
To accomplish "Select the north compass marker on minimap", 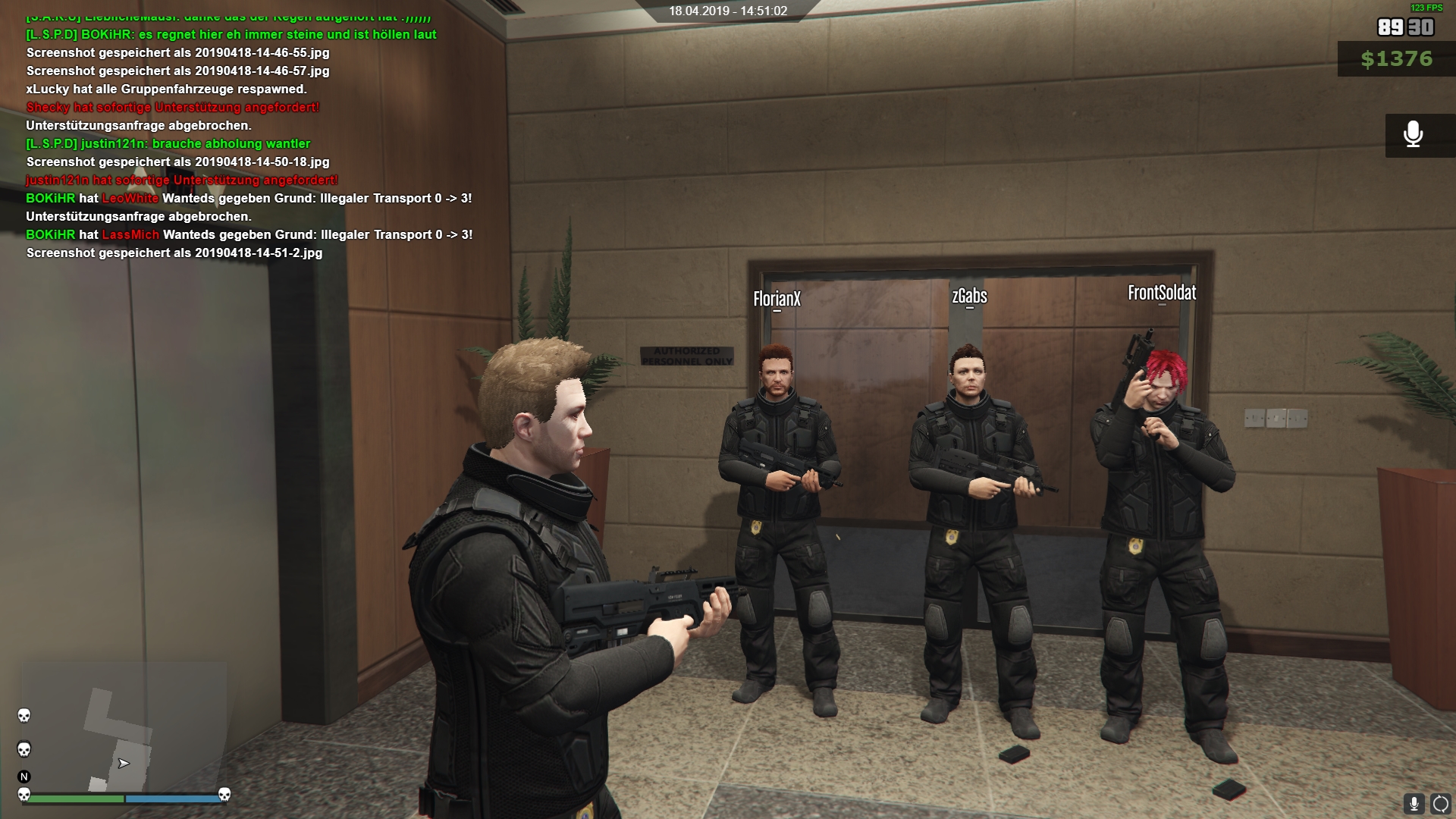I will point(24,777).
